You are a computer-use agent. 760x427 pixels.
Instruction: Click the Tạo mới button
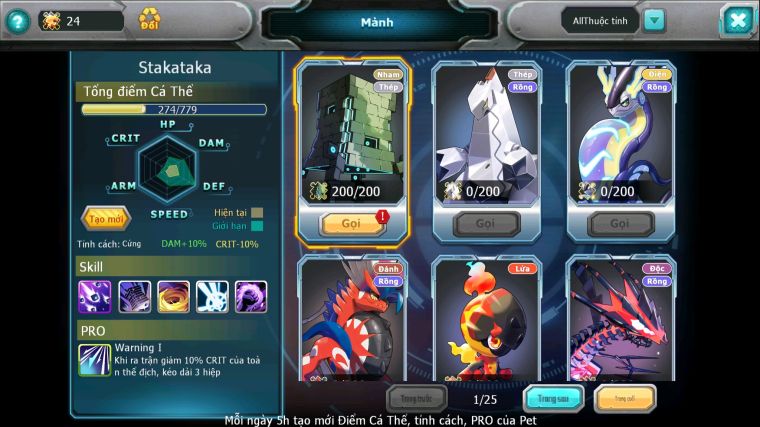click(x=106, y=218)
